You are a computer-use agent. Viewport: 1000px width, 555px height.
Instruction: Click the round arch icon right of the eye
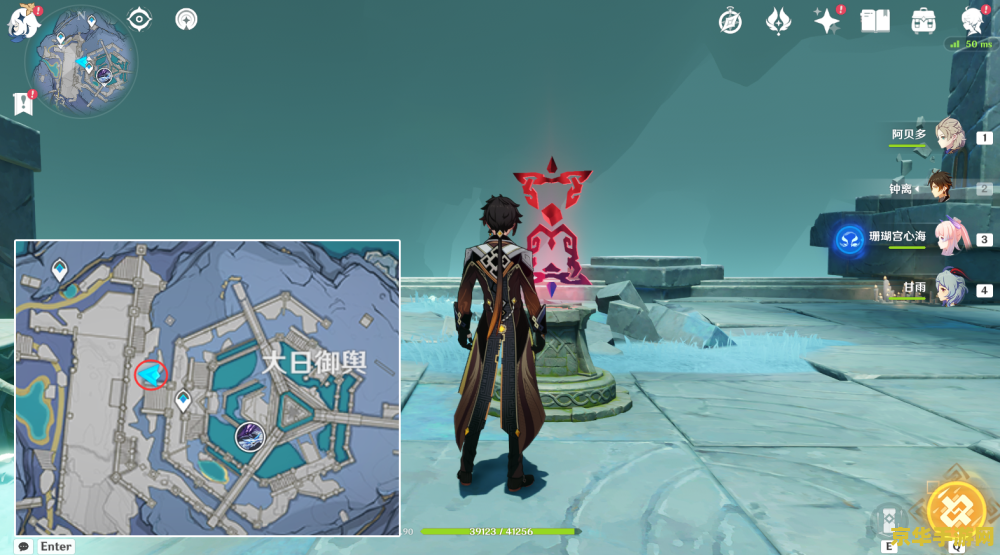click(x=186, y=19)
